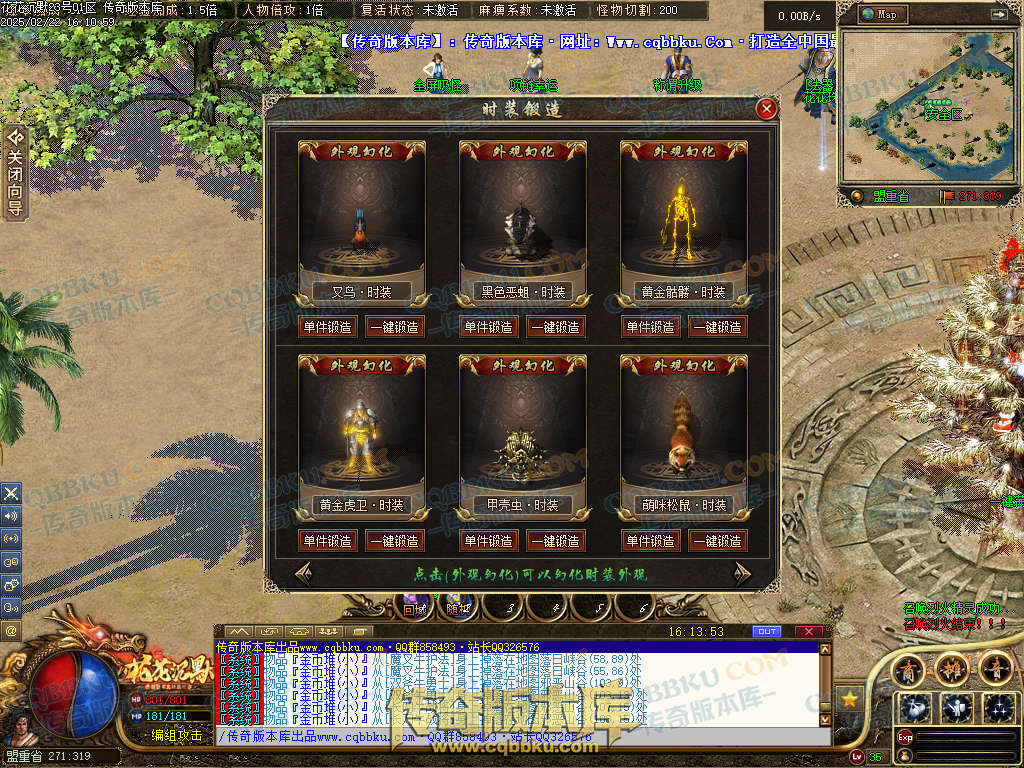The height and width of the screenshot is (768, 1024).
Task: Use the 随机 teleport hotbar slot
Action: pyautogui.click(x=458, y=606)
